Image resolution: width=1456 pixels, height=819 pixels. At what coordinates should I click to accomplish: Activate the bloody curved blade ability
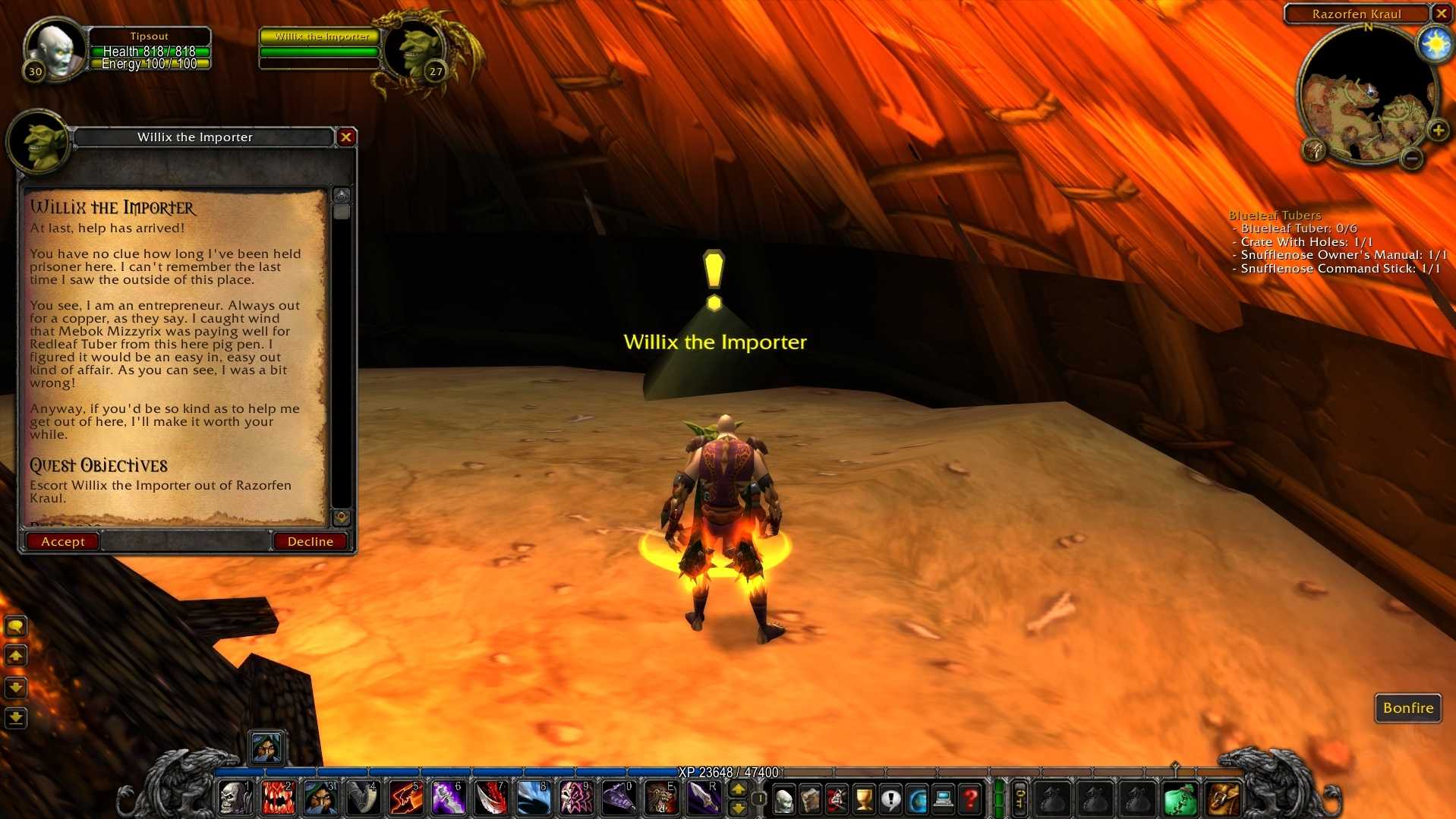(x=491, y=799)
